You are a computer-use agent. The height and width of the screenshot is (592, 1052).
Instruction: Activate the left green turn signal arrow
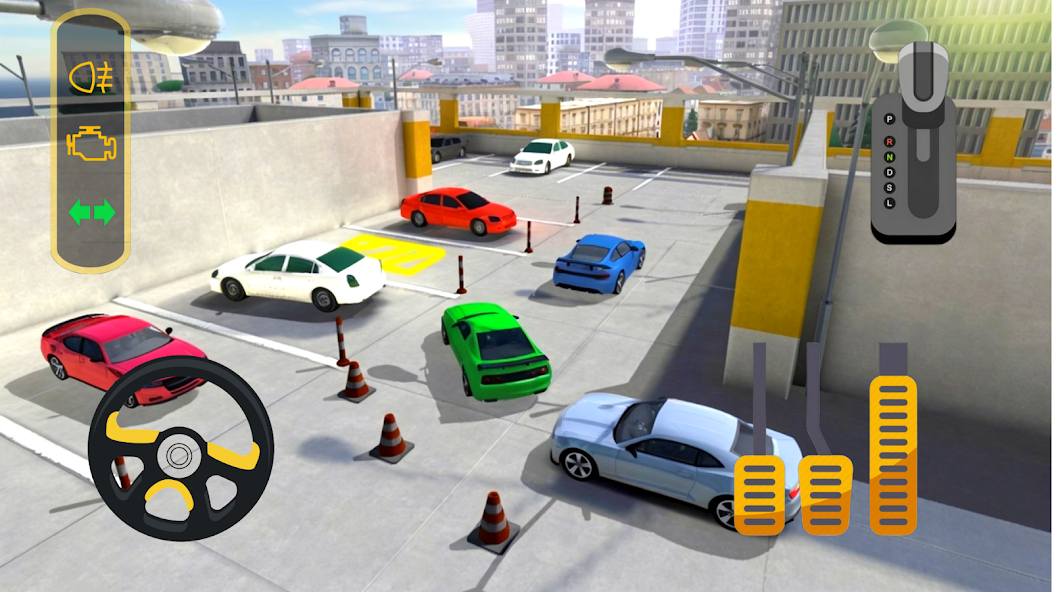pos(77,212)
